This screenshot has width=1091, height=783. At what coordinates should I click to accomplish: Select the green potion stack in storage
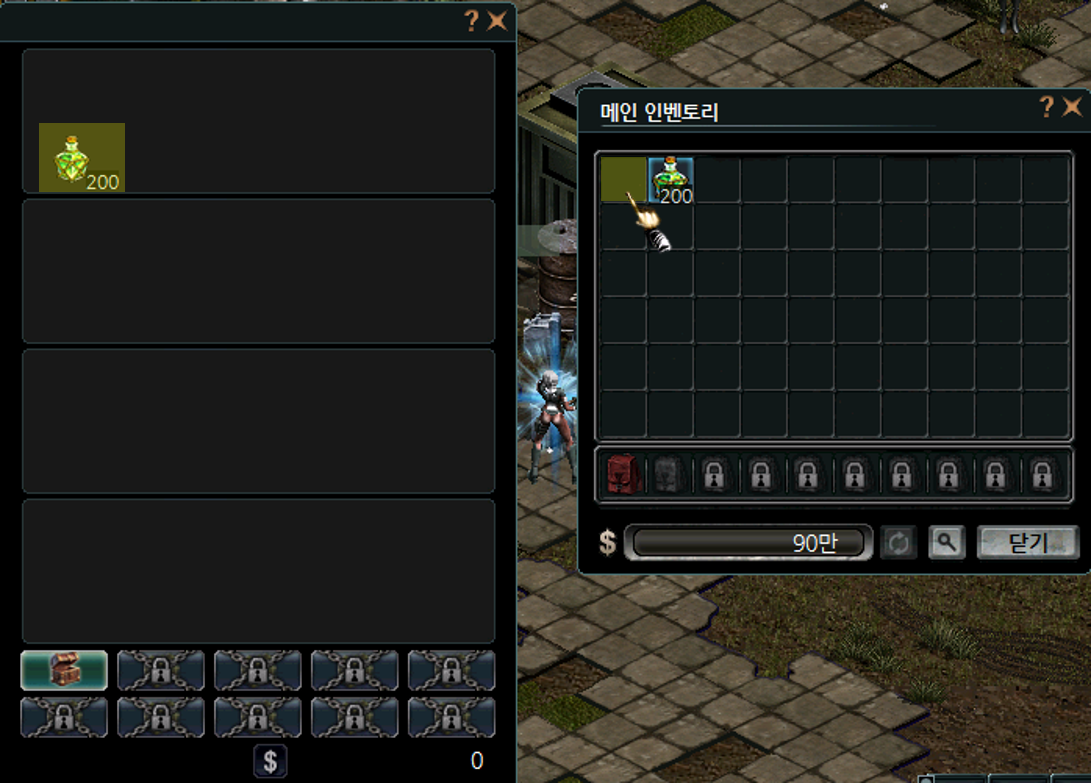(x=81, y=157)
